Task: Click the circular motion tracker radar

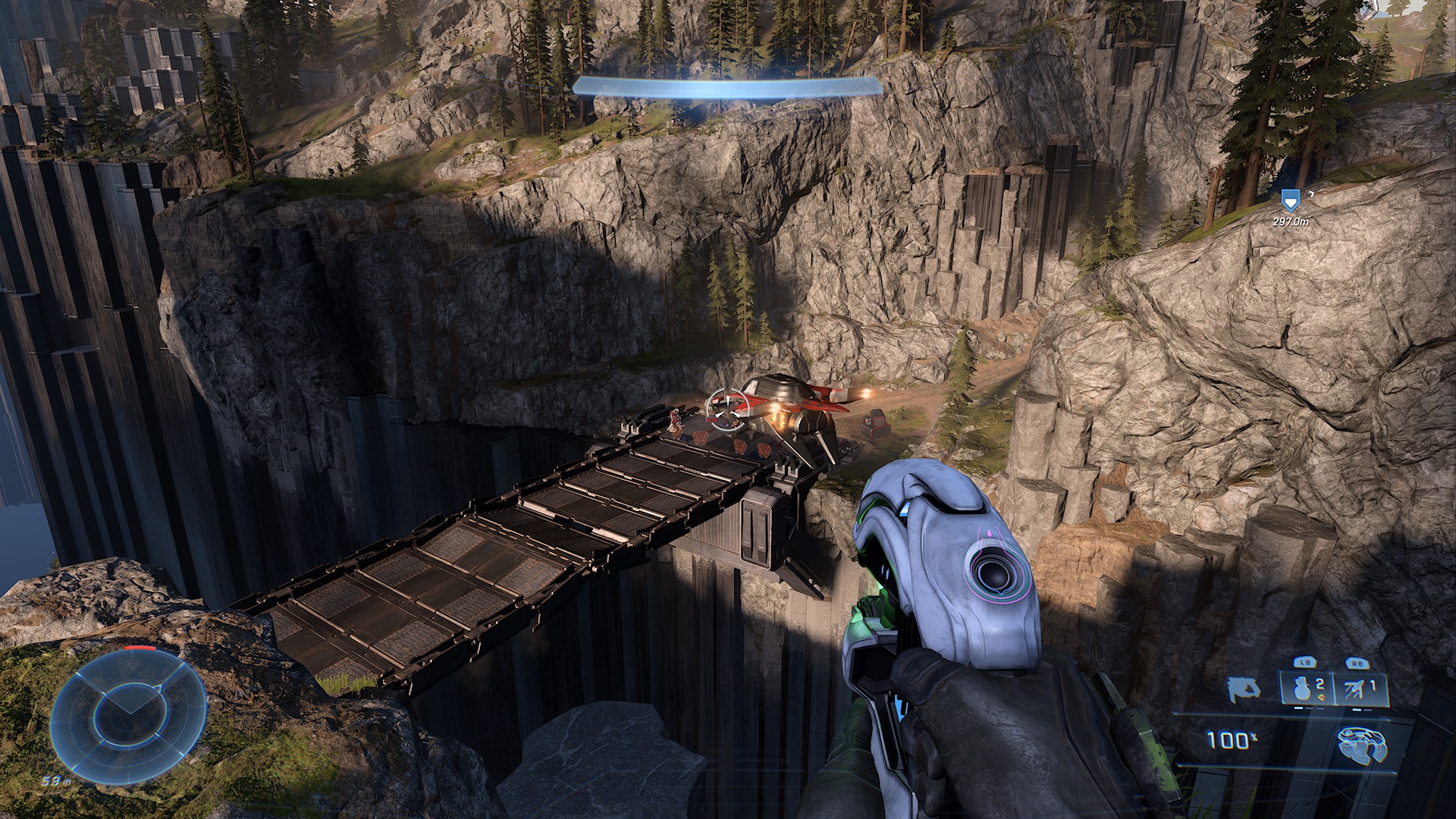Action: 128,711
